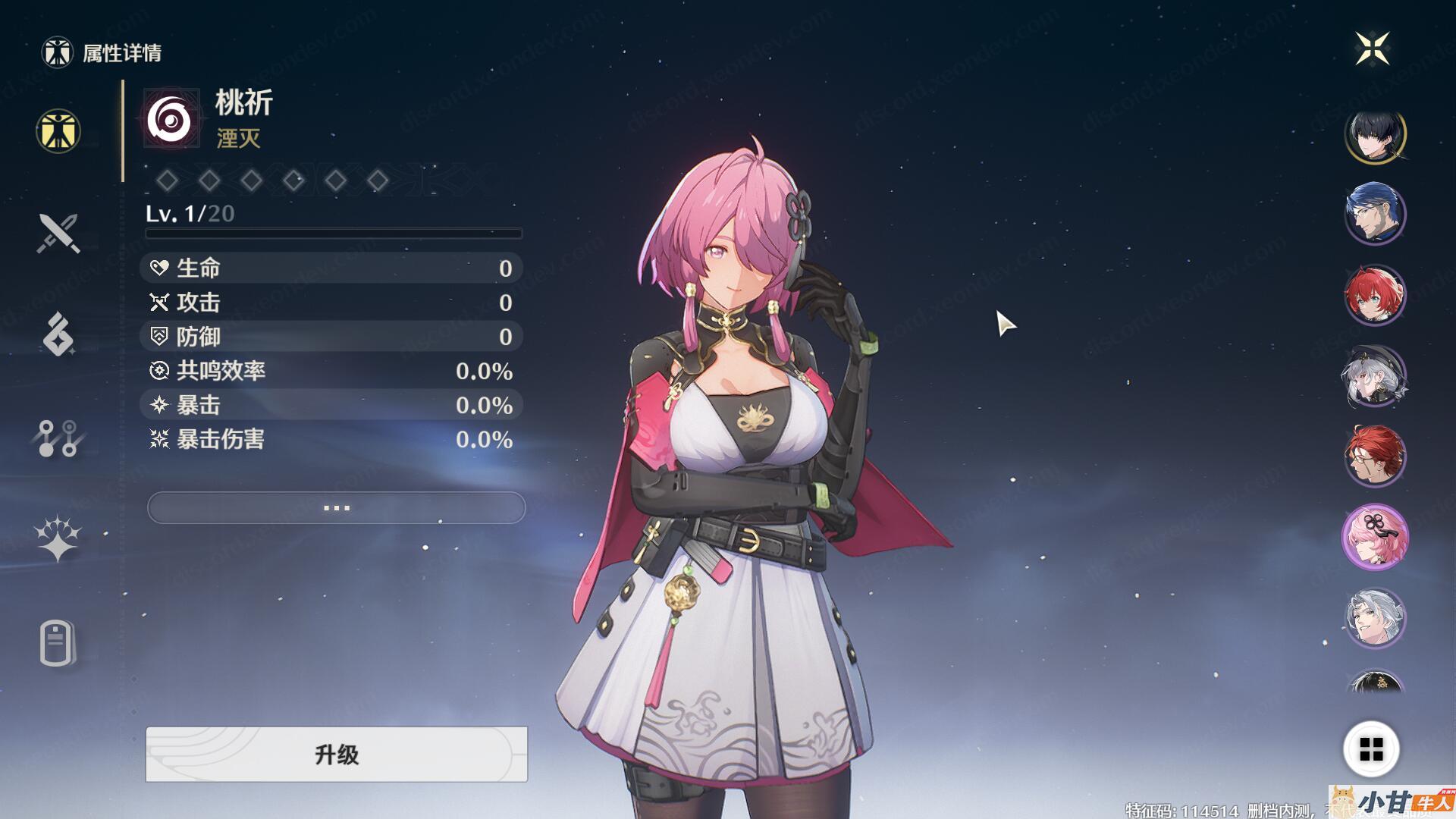This screenshot has height=819, width=1456.
Task: Select the sparkle star resonance tab
Action: pos(58,539)
